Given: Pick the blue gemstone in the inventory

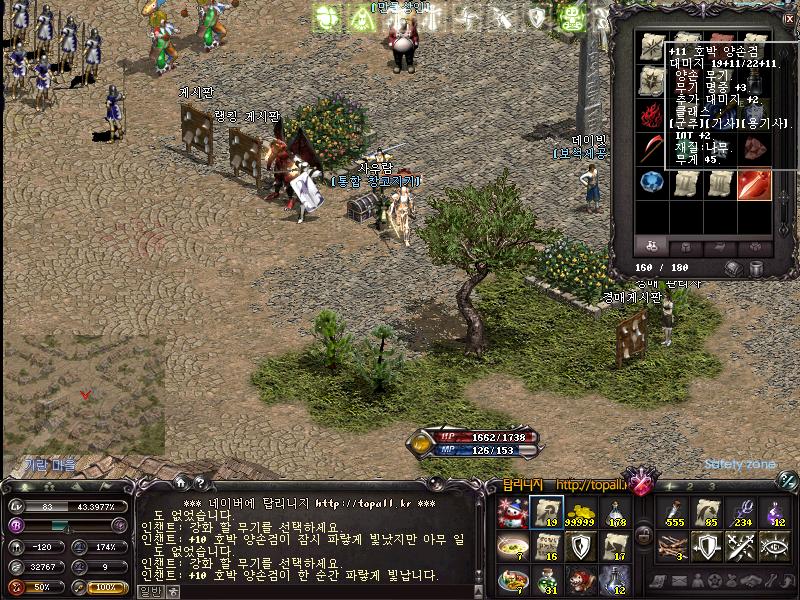Looking at the screenshot, I should coord(652,183).
